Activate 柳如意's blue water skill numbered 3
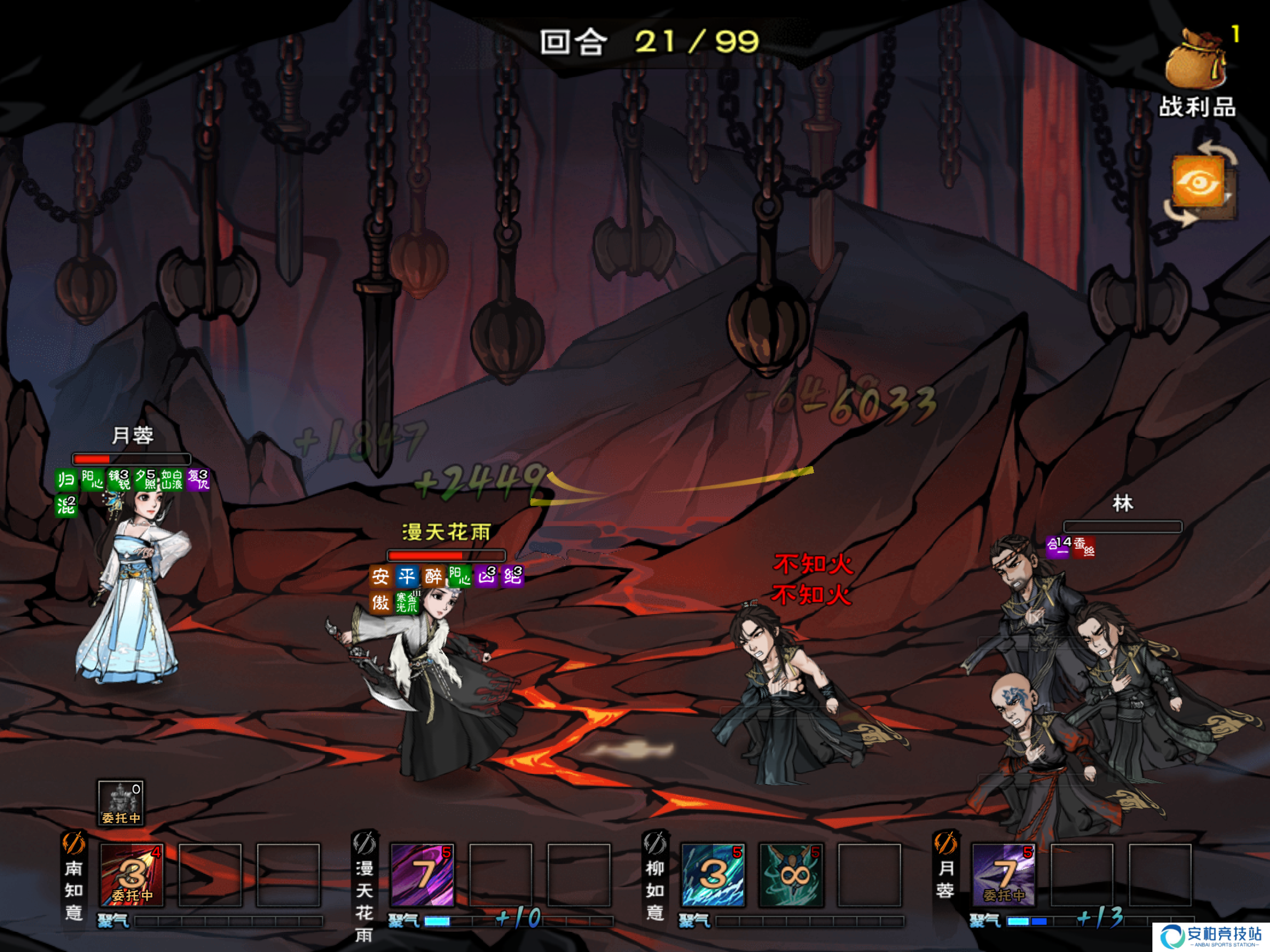Image resolution: width=1270 pixels, height=952 pixels. 713,874
